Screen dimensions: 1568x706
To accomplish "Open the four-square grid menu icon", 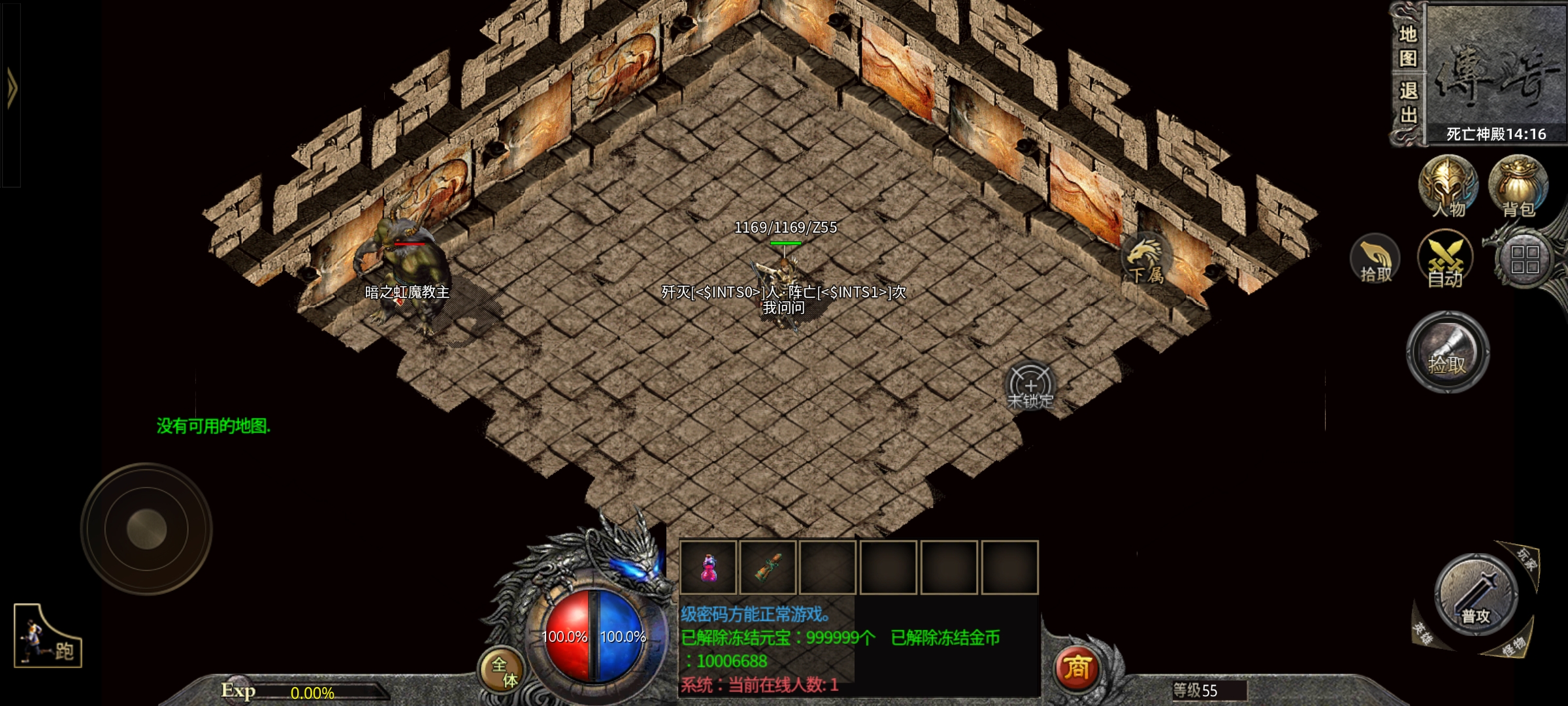I will pos(1525,260).
